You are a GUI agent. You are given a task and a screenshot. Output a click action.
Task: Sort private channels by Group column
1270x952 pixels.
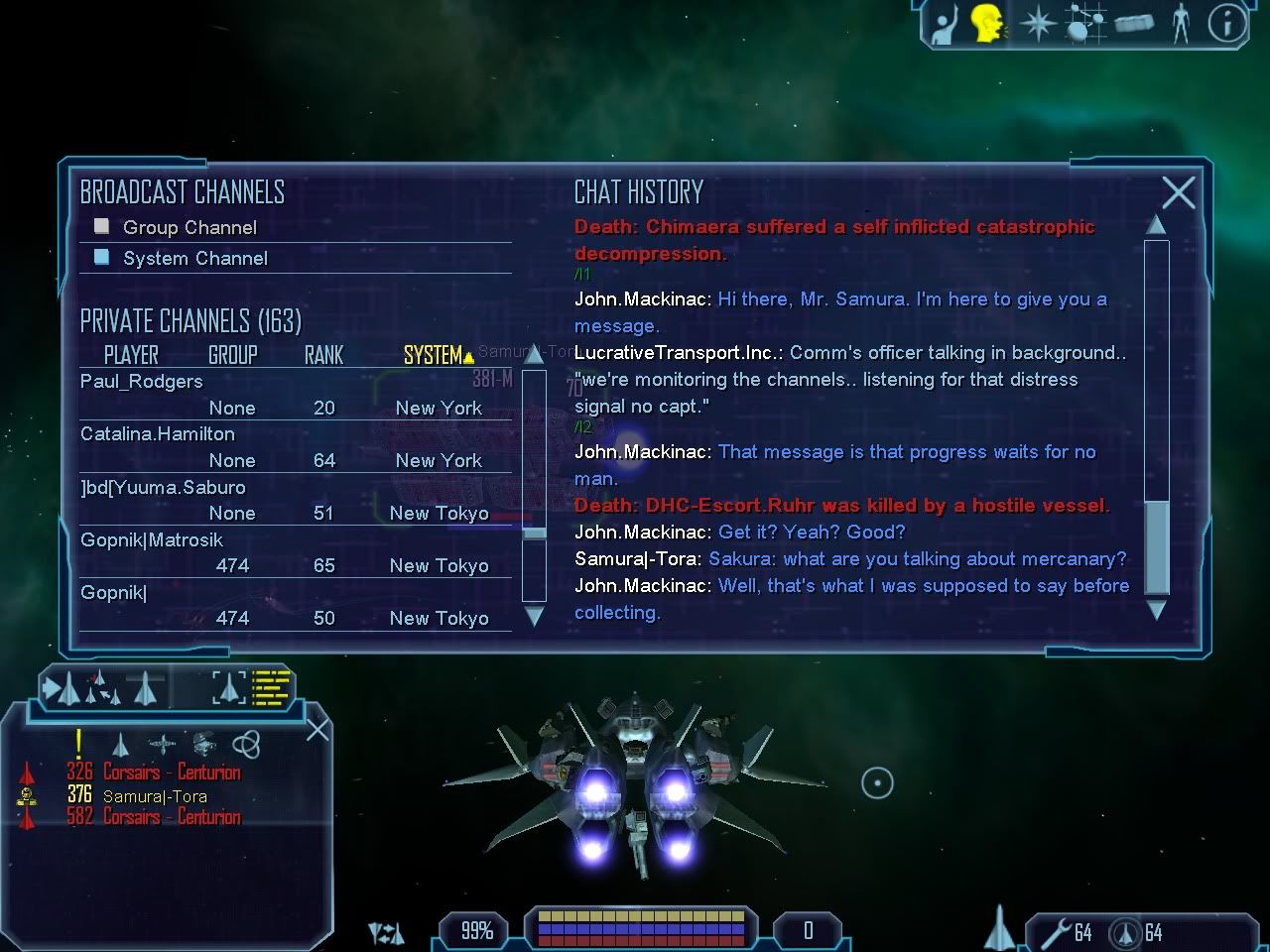pos(232,355)
